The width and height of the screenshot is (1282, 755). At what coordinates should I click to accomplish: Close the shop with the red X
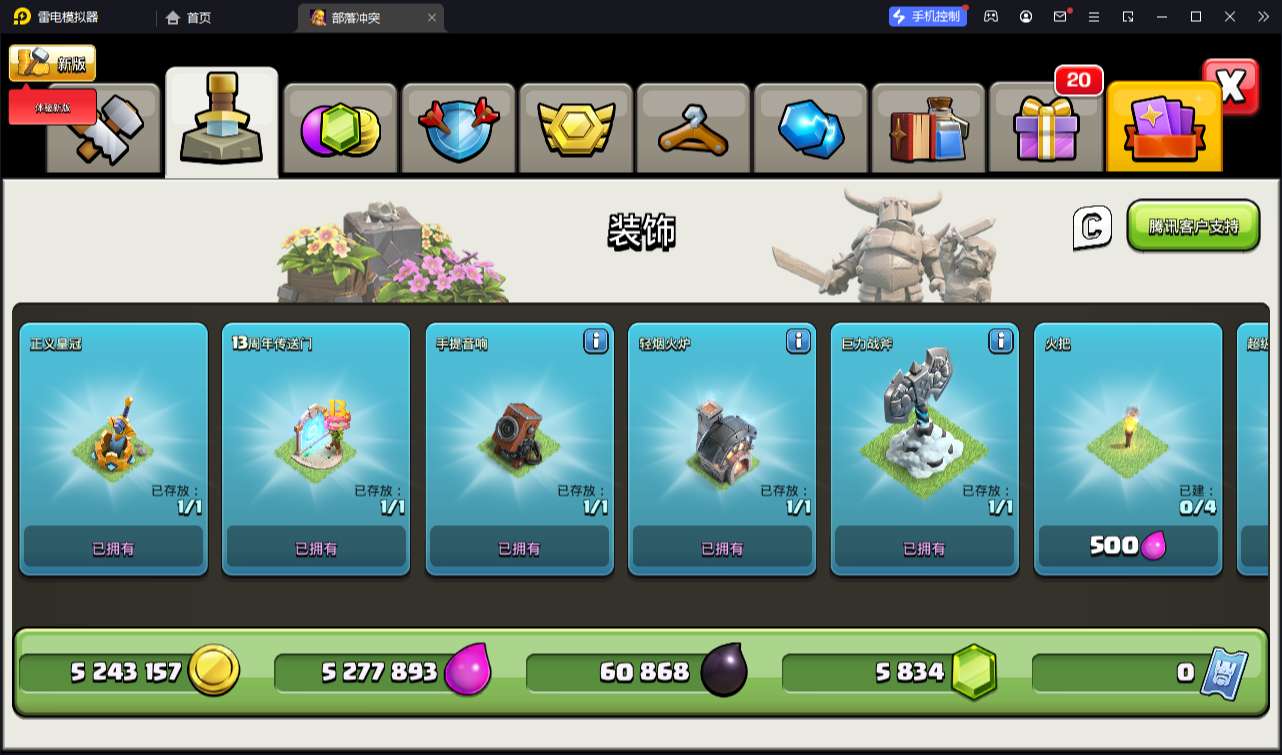point(1231,87)
